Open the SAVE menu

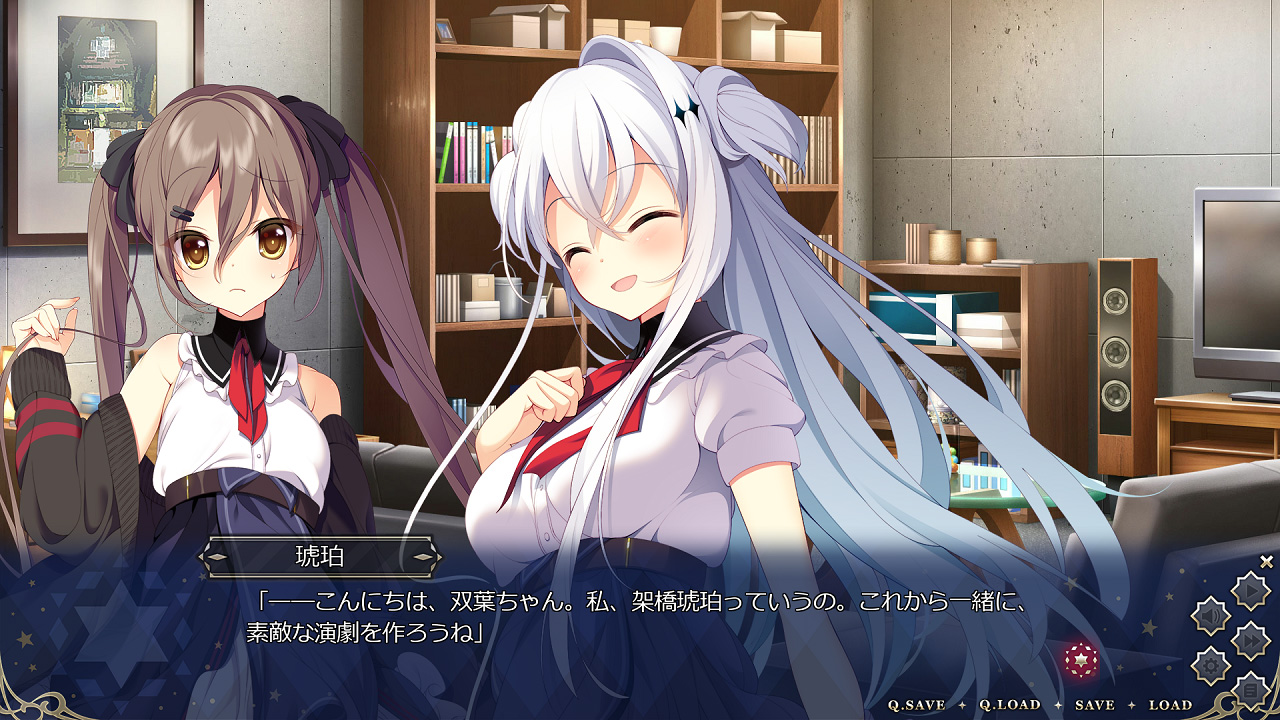click(x=1094, y=705)
